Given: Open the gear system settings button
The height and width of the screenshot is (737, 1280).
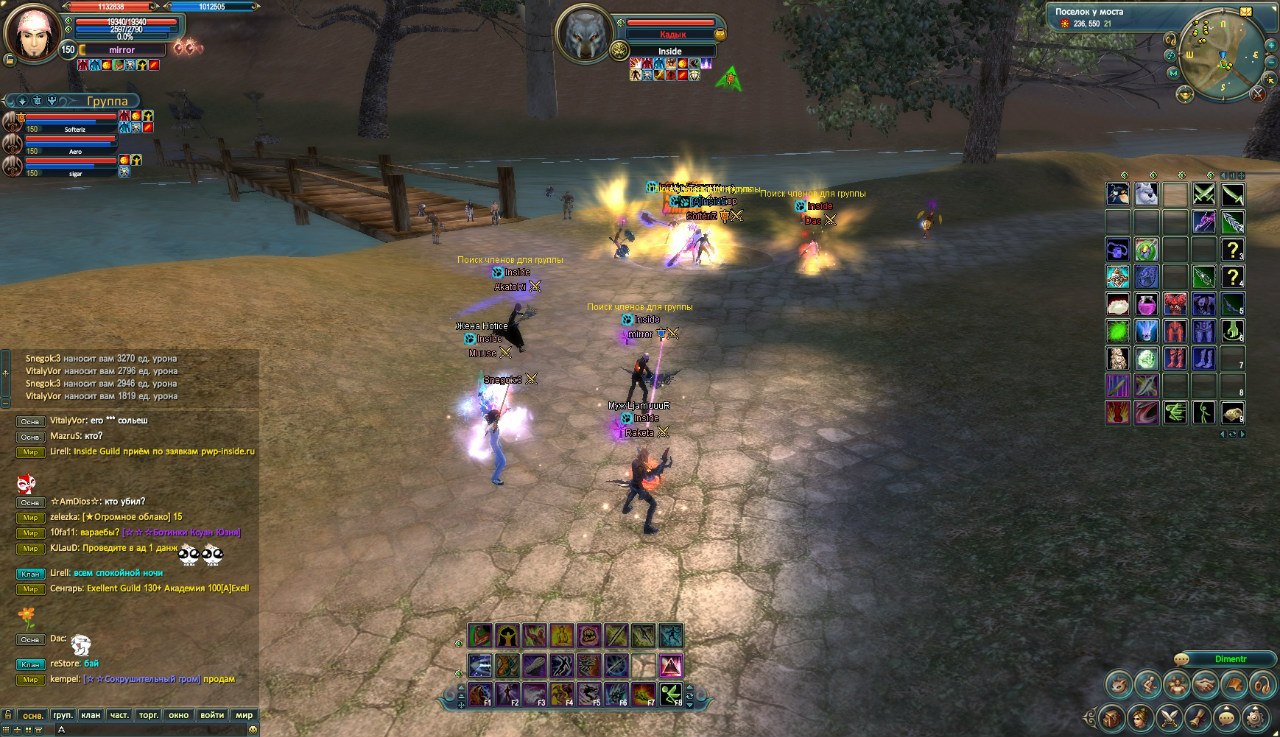Looking at the screenshot, I should click(x=1256, y=718).
